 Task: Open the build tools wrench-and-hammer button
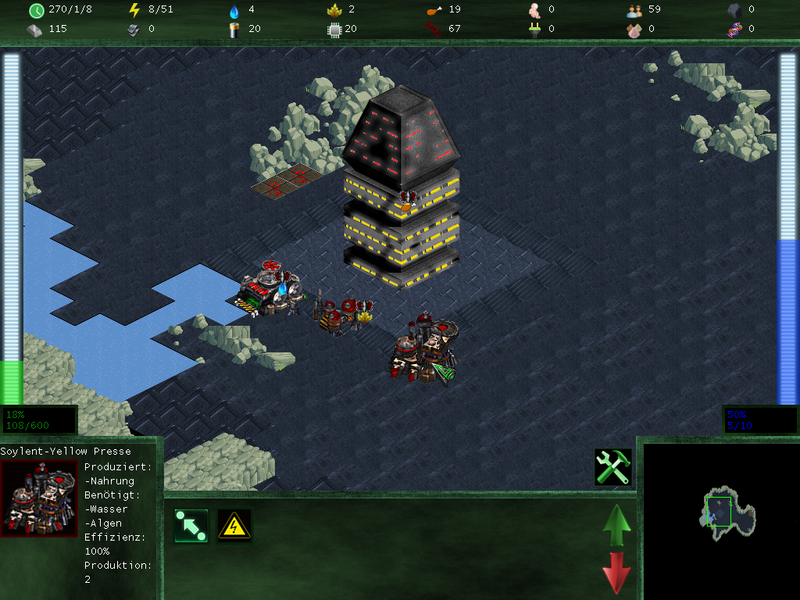612,467
